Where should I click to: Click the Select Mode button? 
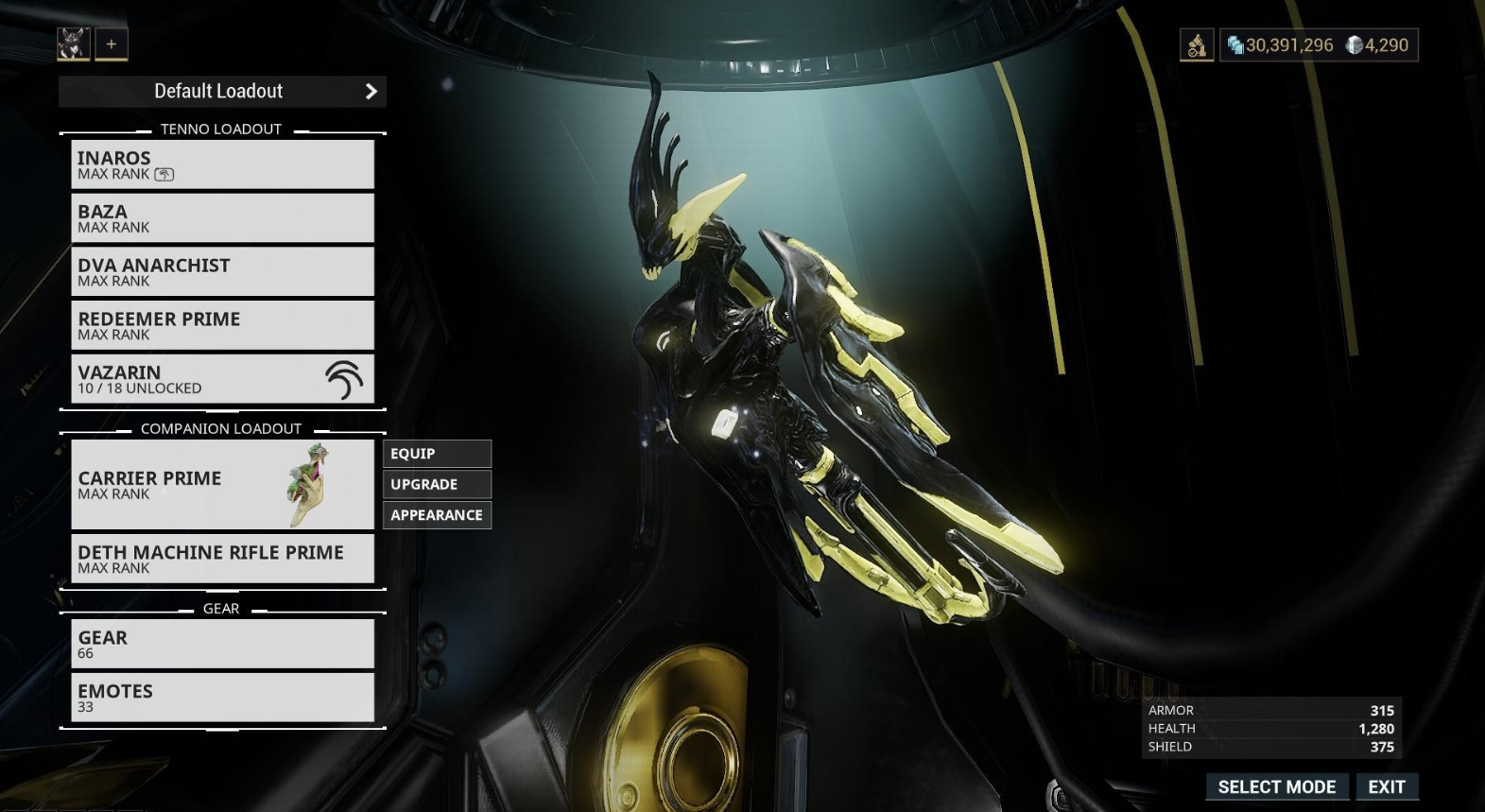(1276, 786)
